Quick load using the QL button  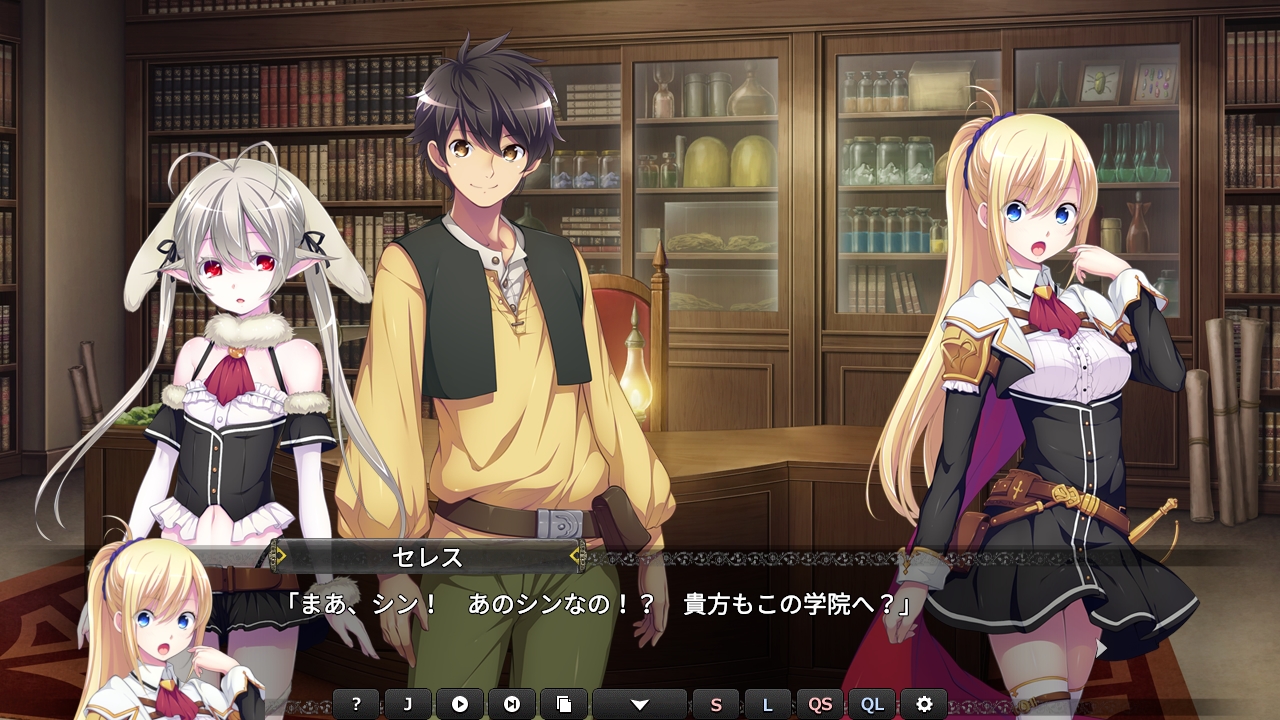click(x=872, y=704)
